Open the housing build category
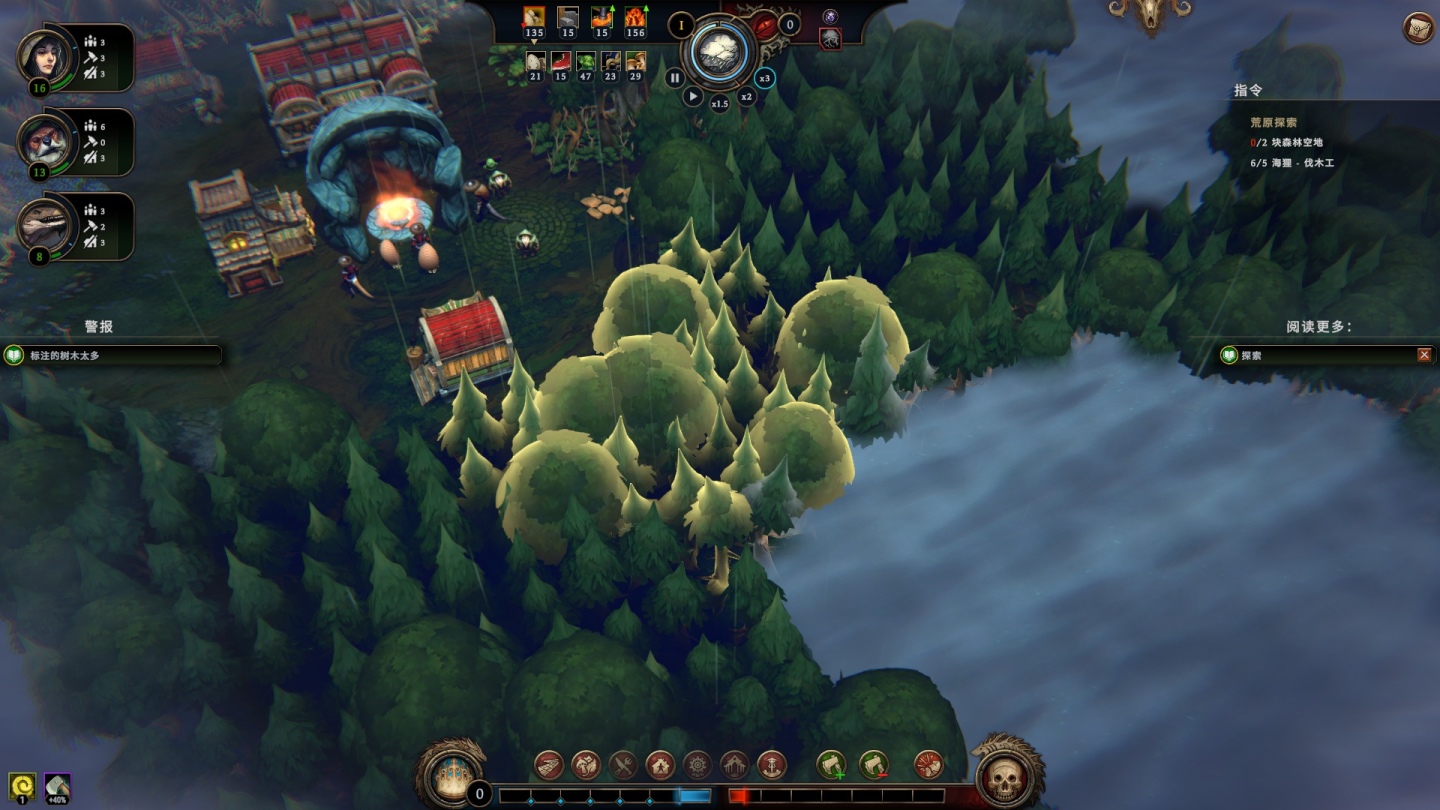The height and width of the screenshot is (810, 1440). click(x=660, y=765)
